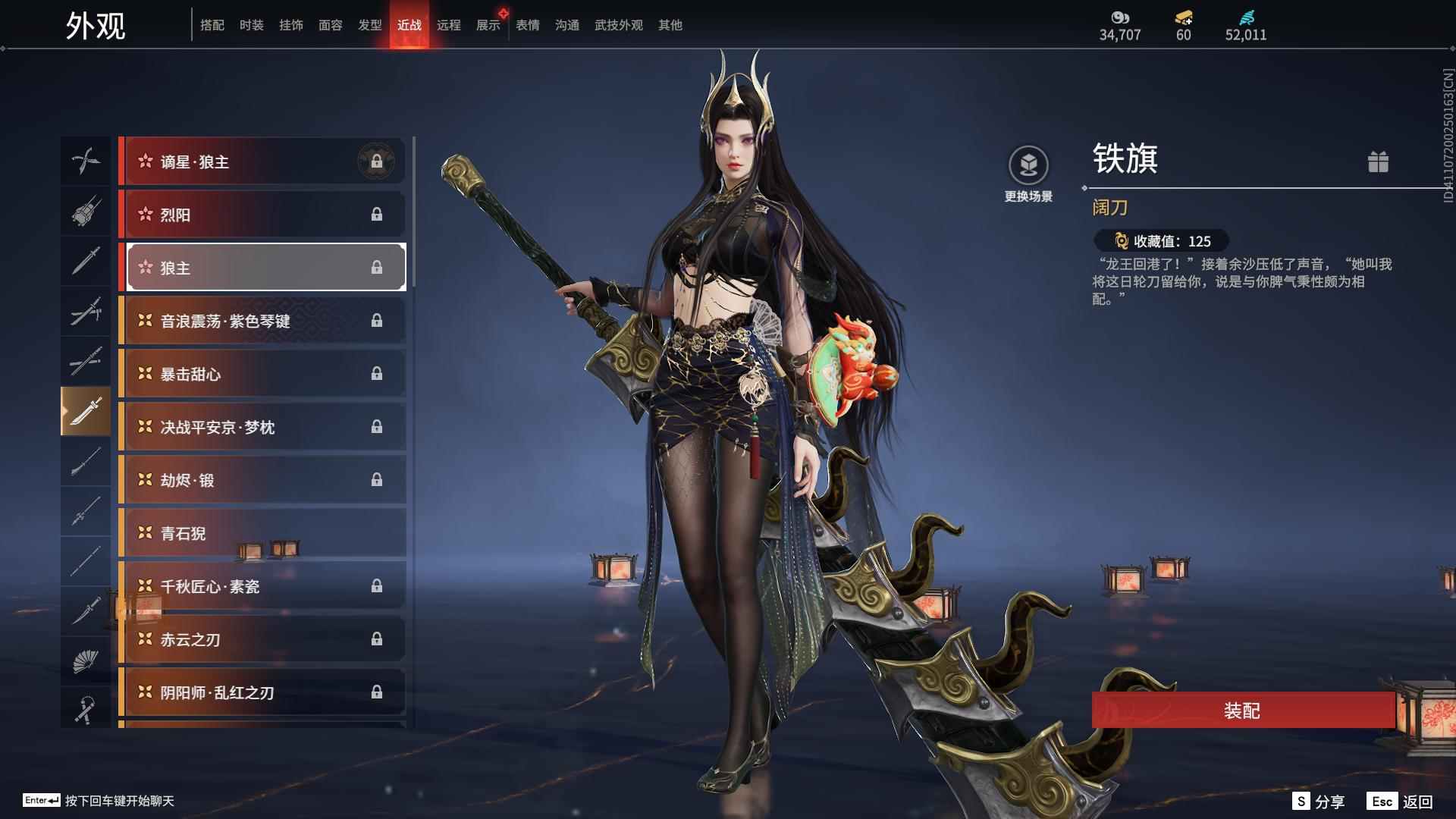Click the 返回 back button
This screenshot has height=819, width=1456.
(x=1417, y=800)
